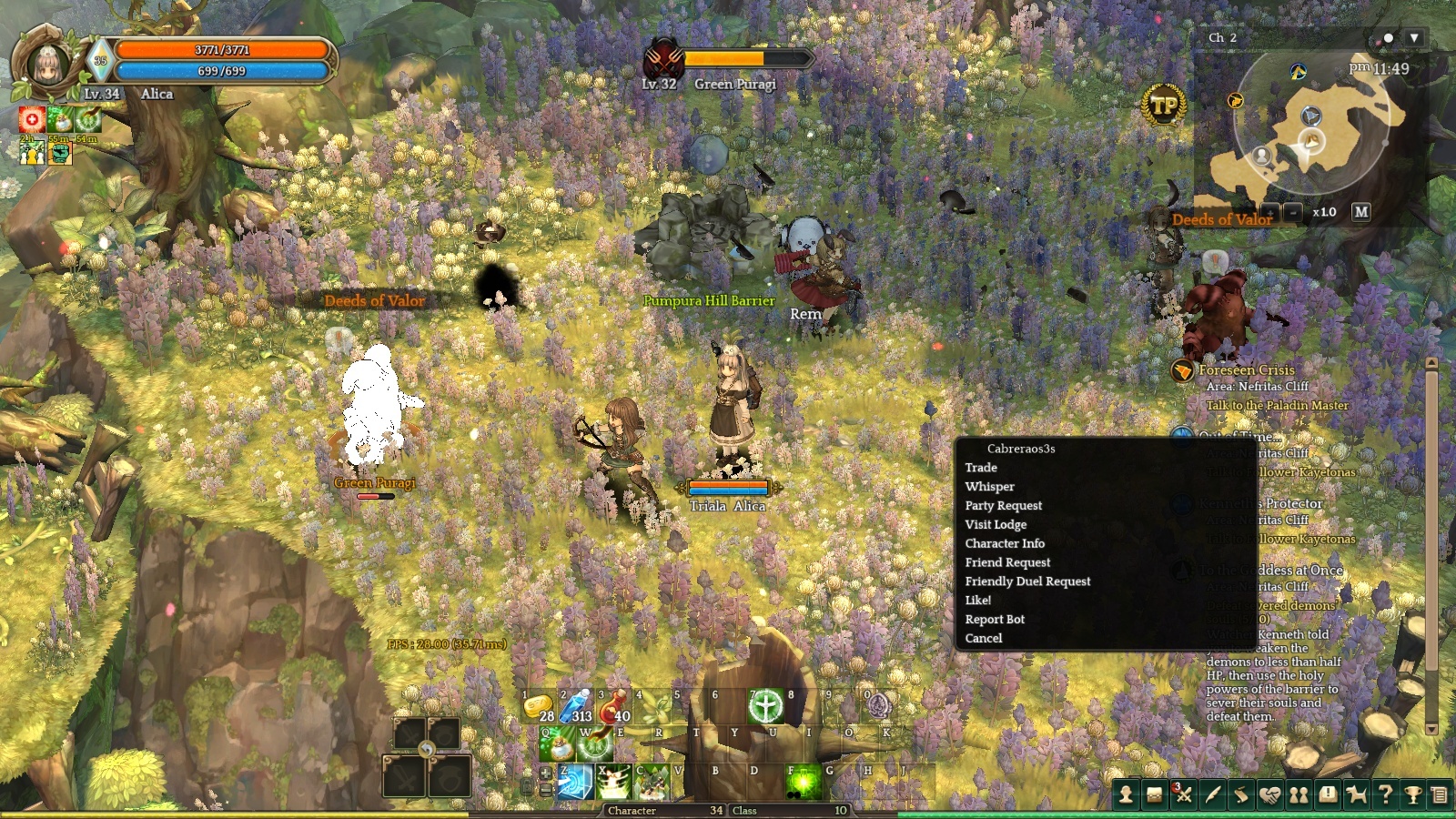Select Whisper in the Cabreraos3s menu
The width and height of the screenshot is (1456, 819).
[x=989, y=487]
